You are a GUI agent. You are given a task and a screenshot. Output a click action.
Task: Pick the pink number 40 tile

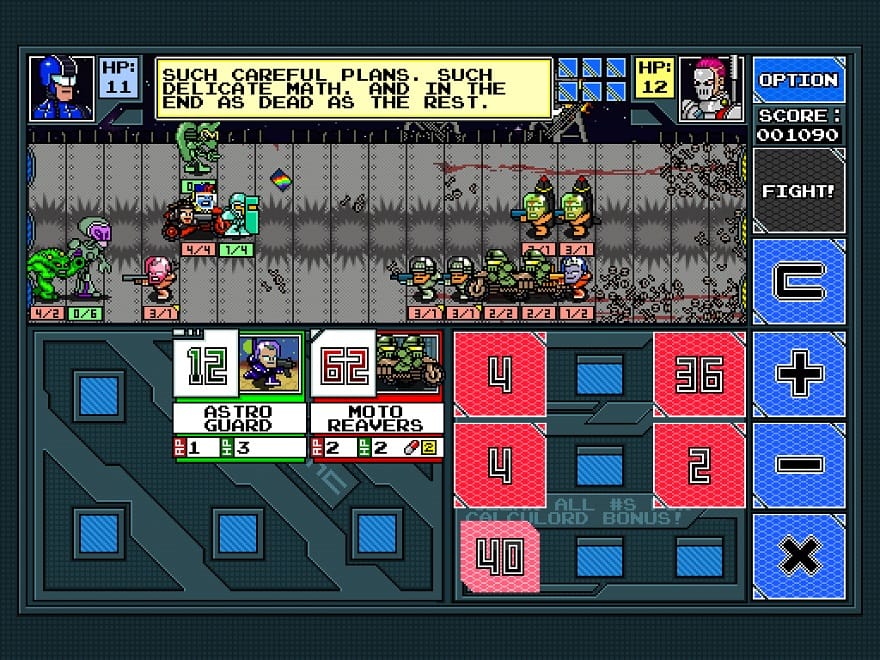coord(500,557)
